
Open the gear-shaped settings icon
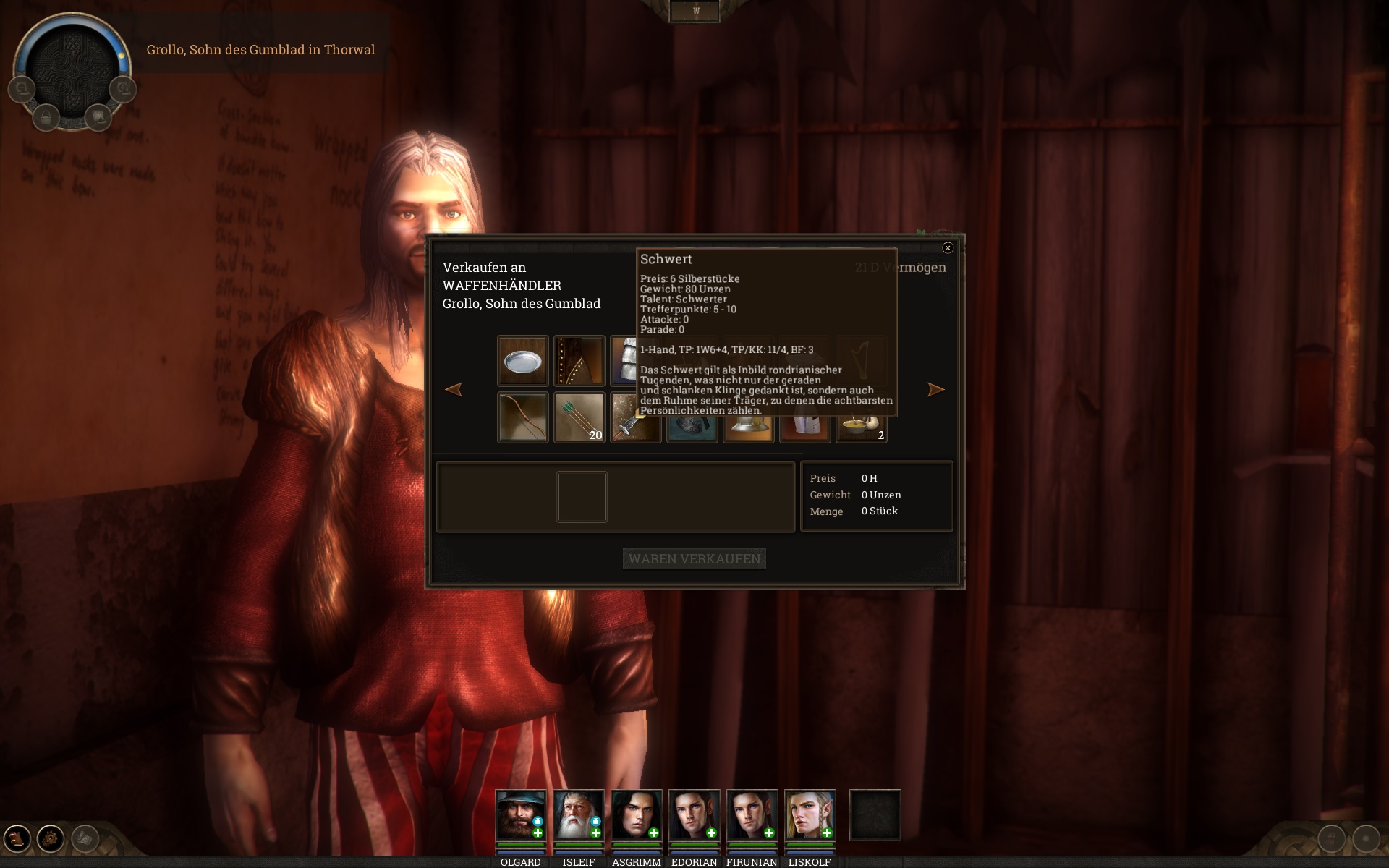coord(51,838)
